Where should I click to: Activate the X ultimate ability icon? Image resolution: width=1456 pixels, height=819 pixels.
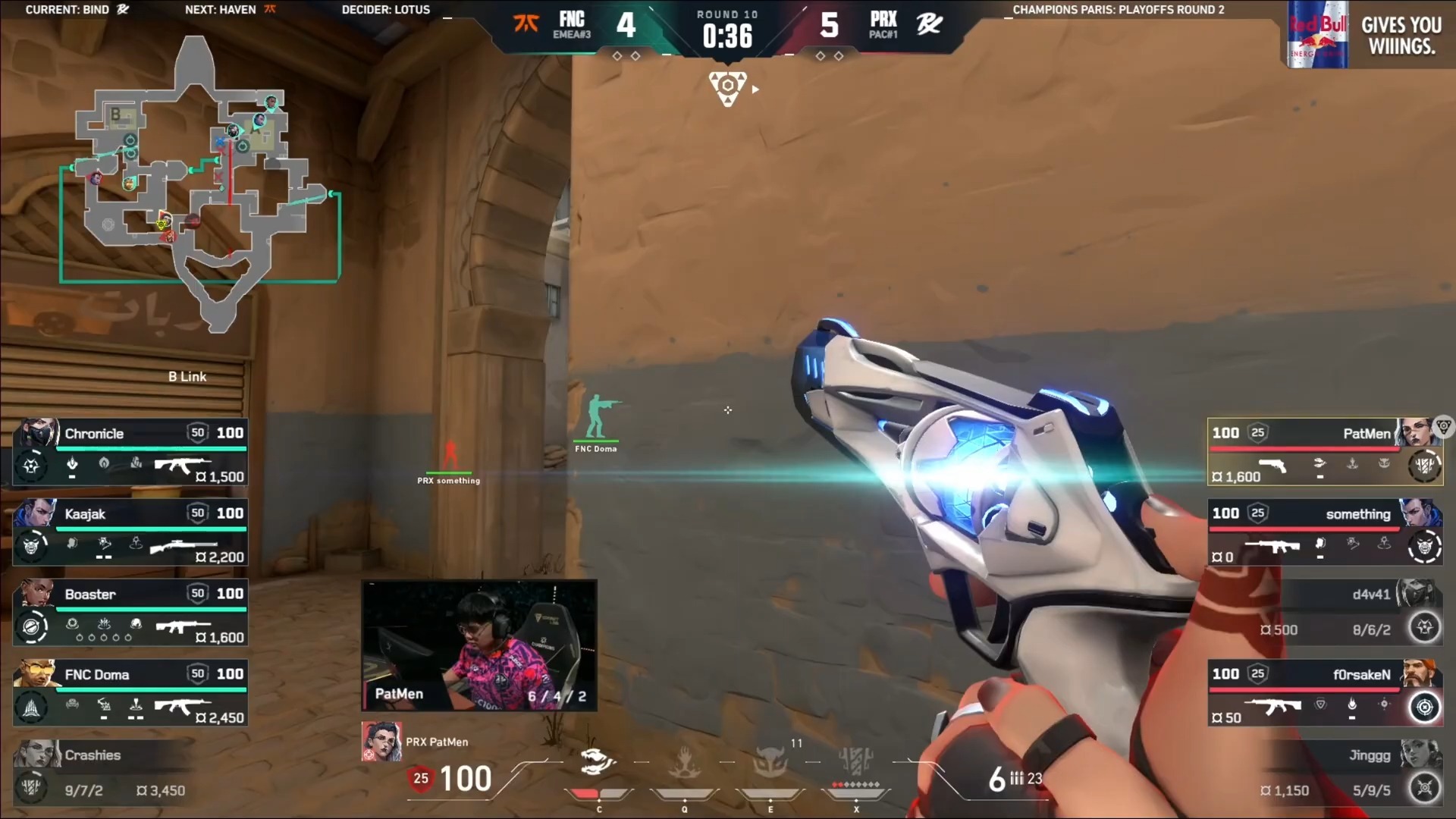point(856,761)
